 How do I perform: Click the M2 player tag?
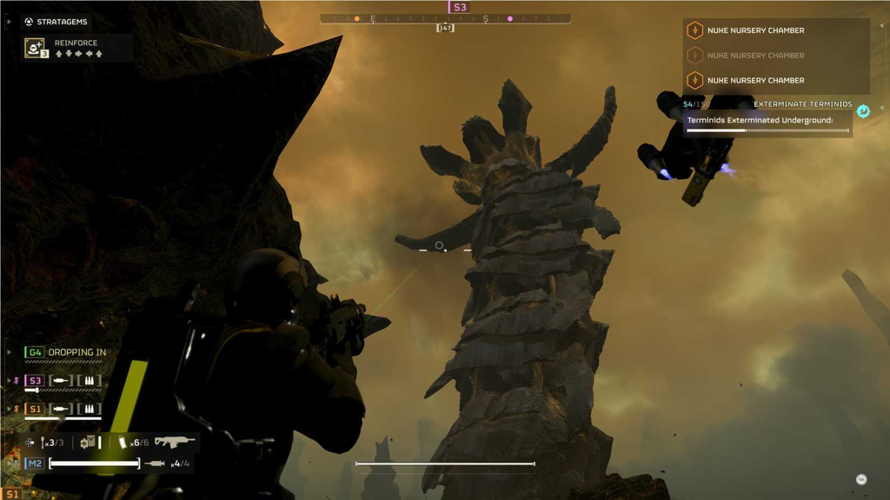coord(35,464)
